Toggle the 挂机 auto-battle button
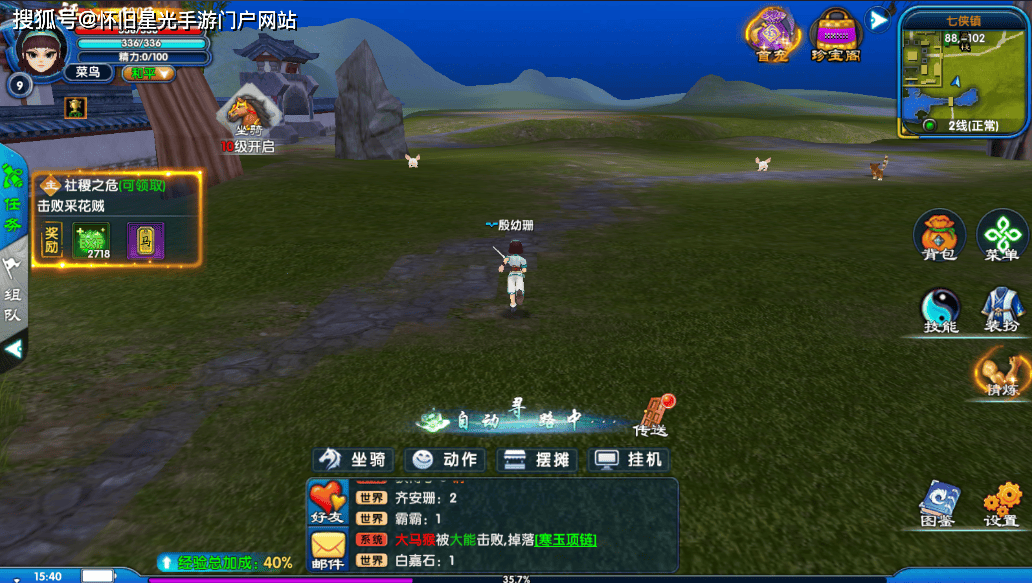This screenshot has height=583, width=1032. click(x=629, y=459)
